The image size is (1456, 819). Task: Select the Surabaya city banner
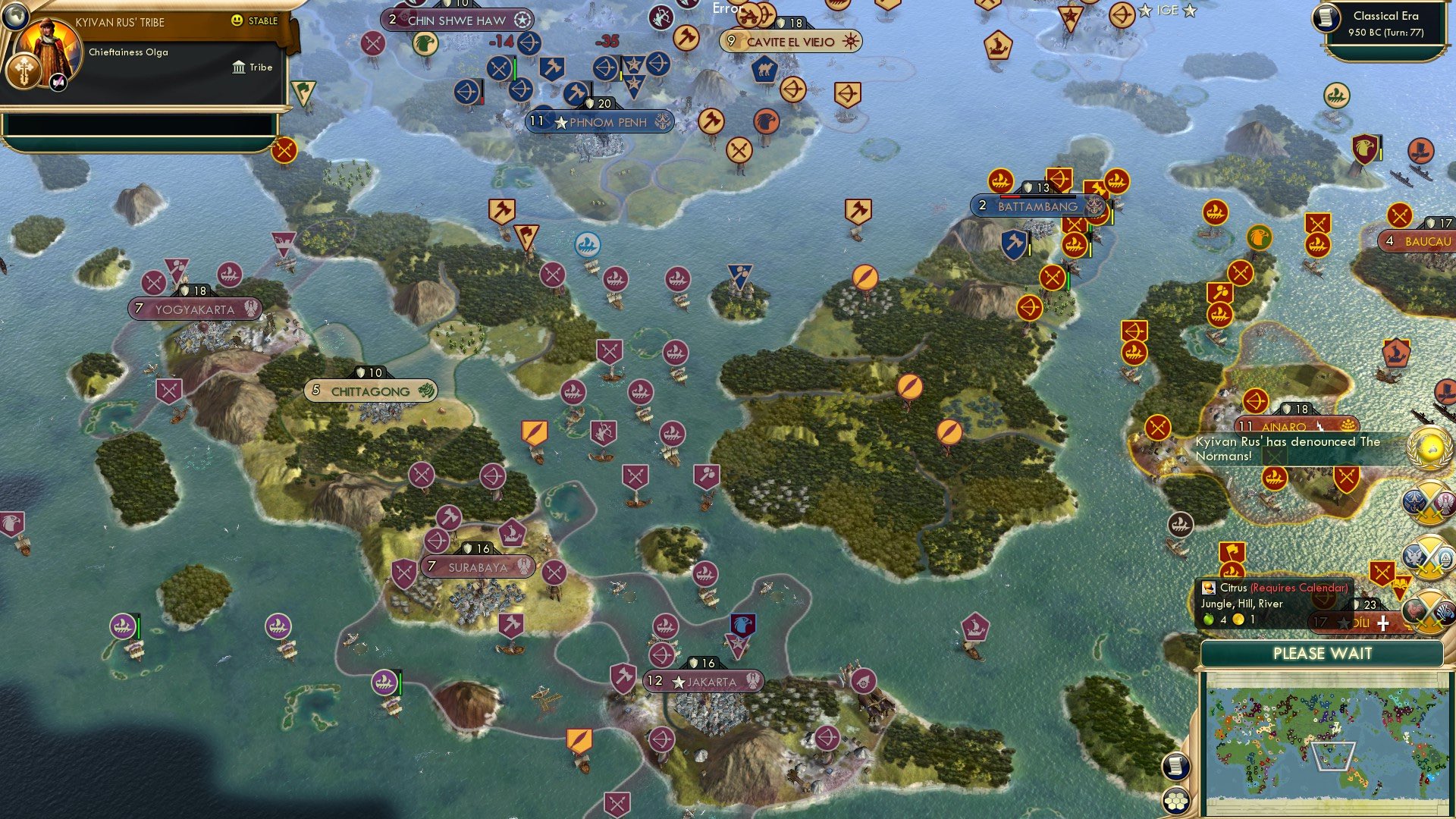[x=478, y=566]
